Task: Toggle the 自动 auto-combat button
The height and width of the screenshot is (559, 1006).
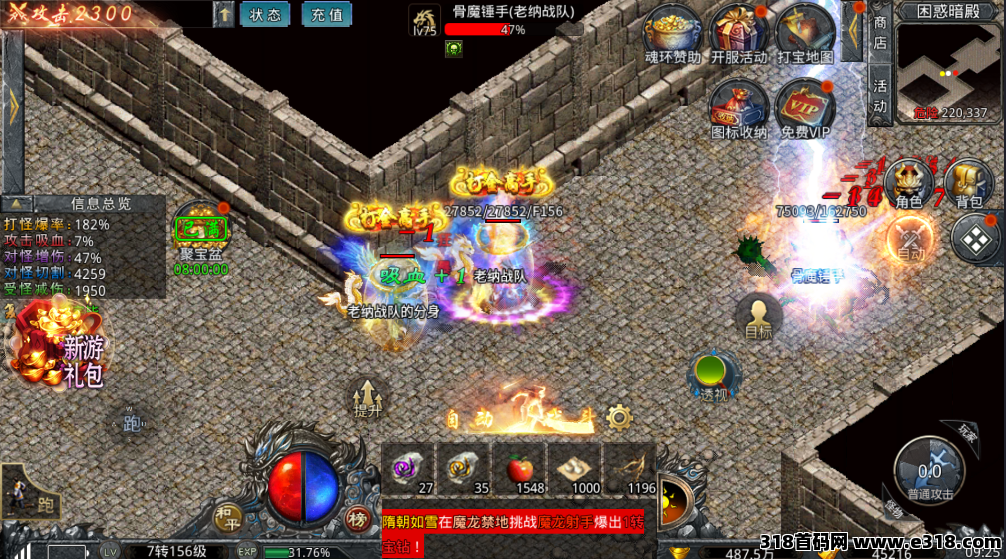Action: tap(909, 240)
